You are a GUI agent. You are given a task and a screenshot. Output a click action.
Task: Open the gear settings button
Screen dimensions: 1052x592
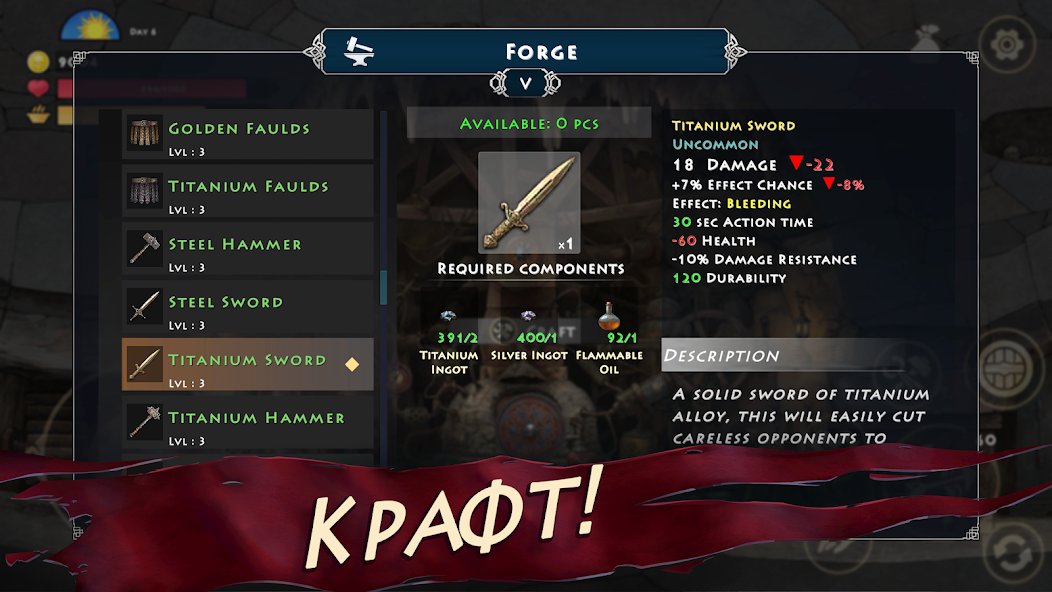point(1005,46)
